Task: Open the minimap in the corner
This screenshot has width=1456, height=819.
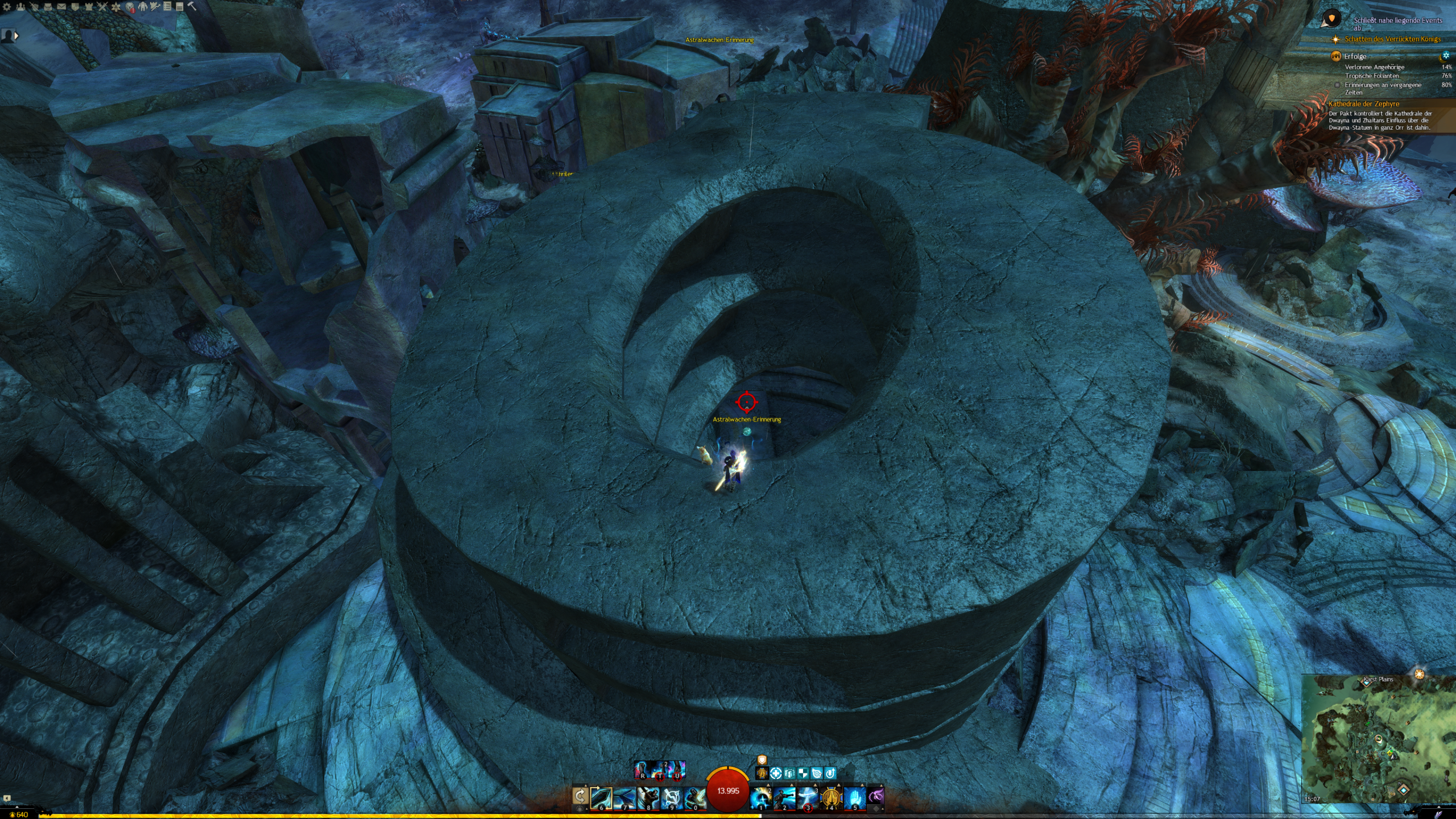Action: point(1378,738)
